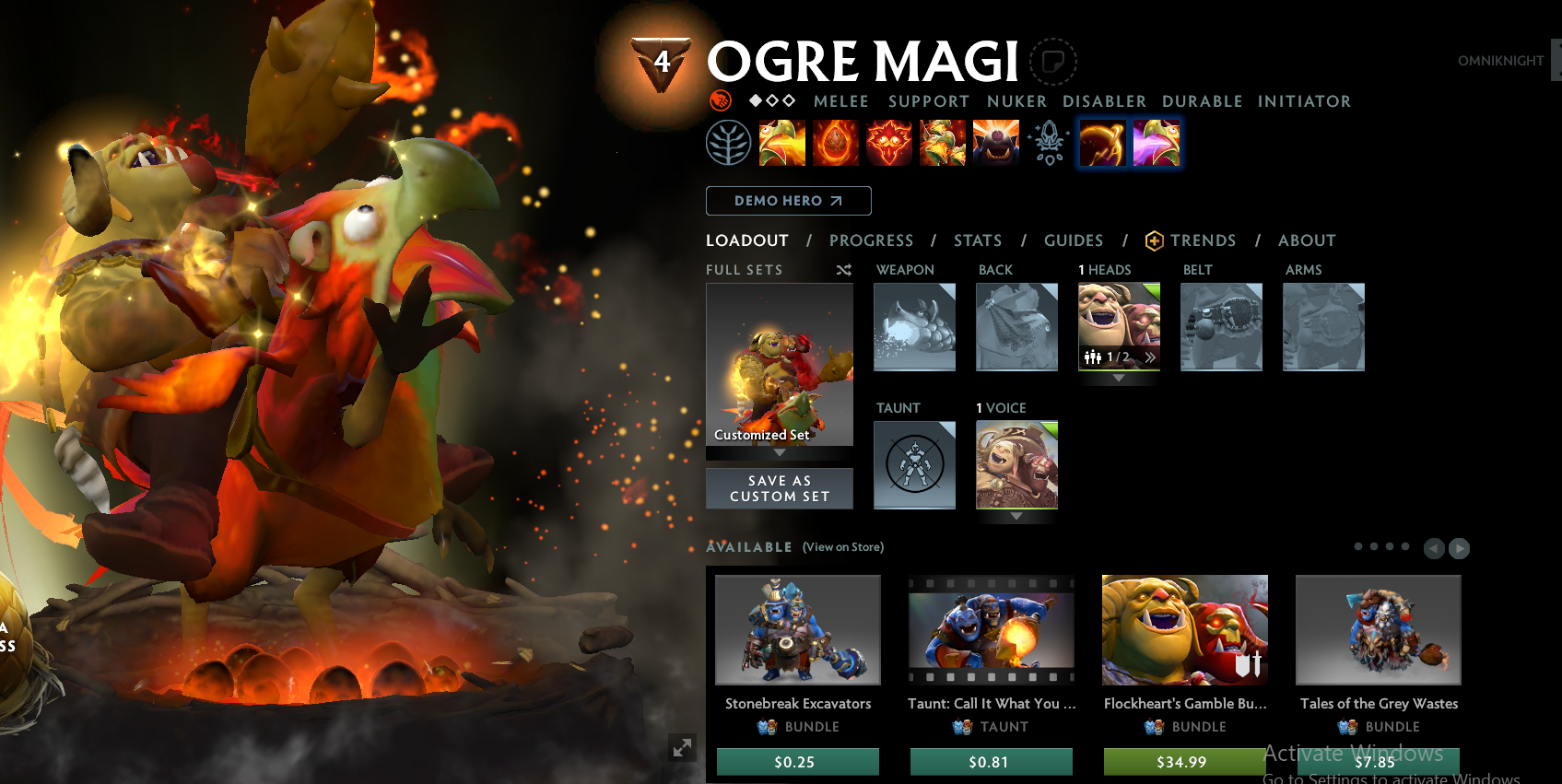
Task: Click the Aghanim's Shard upgrade icon
Action: (1049, 143)
